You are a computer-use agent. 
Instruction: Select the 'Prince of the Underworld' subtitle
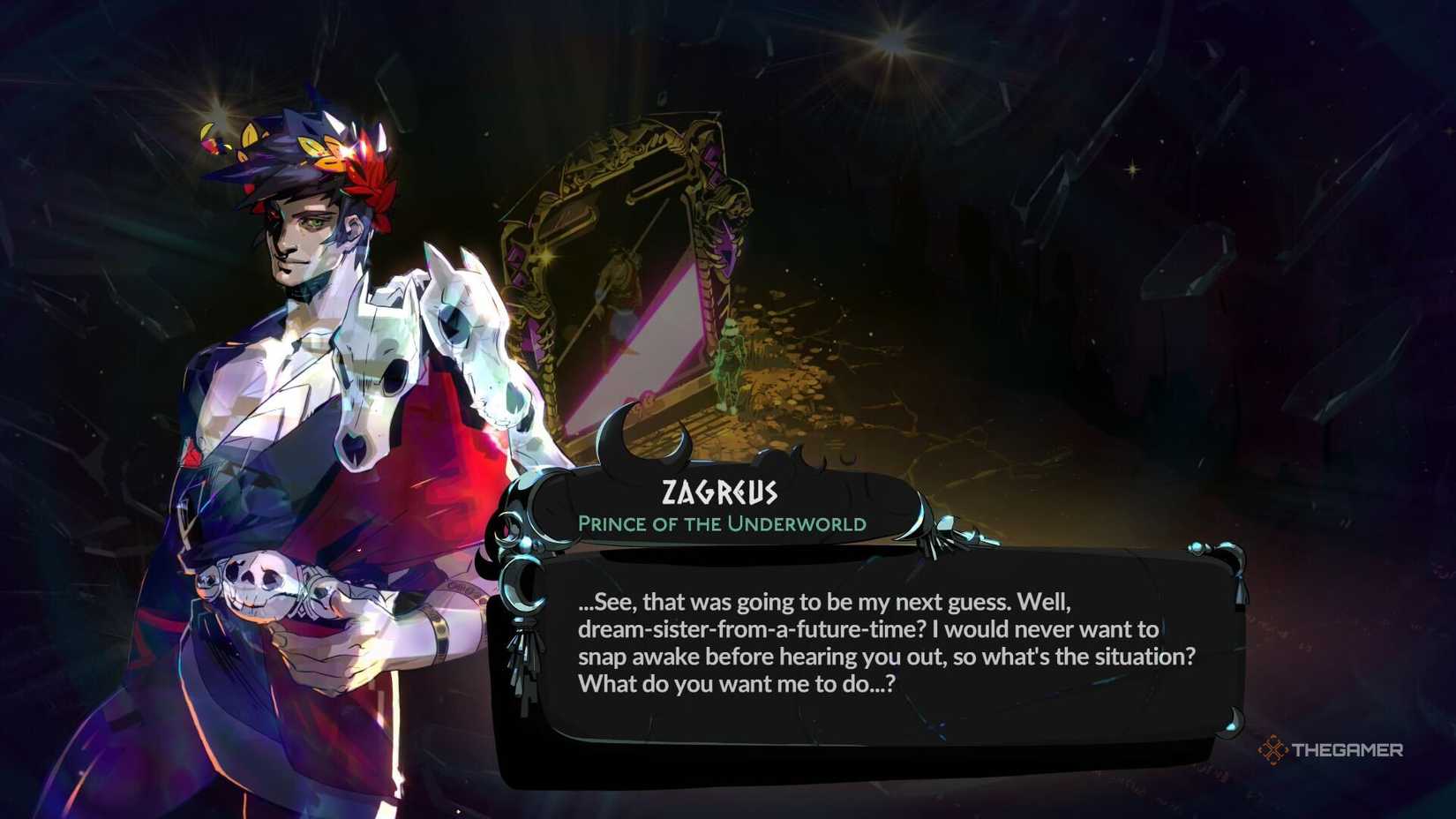point(719,523)
